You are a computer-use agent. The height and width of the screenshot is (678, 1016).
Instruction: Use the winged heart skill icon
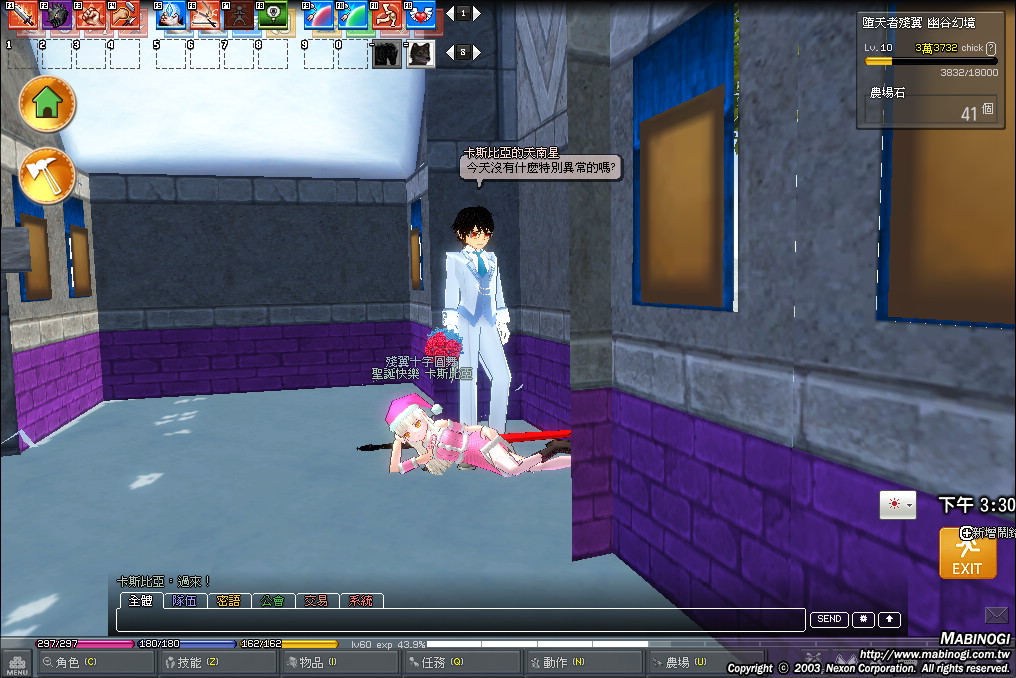(x=421, y=15)
